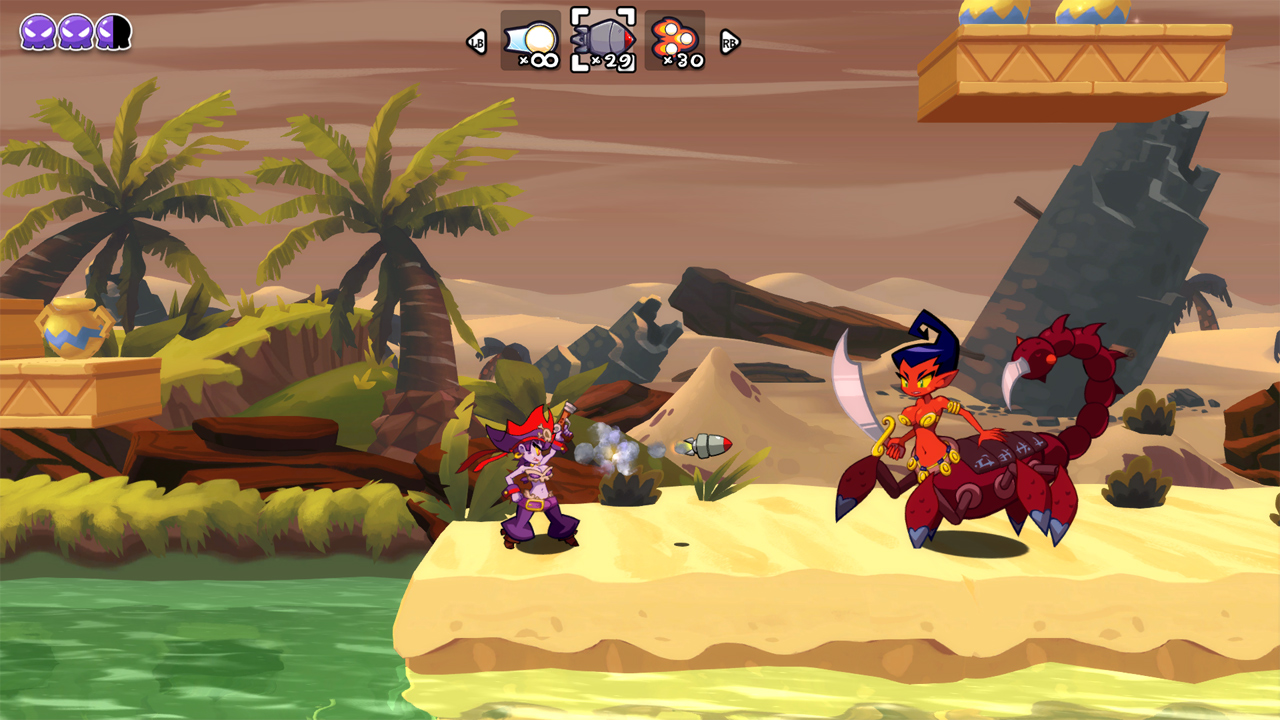Cycle weapons left via the LB arrow
Screen dimensions: 1280x720
[x=478, y=43]
